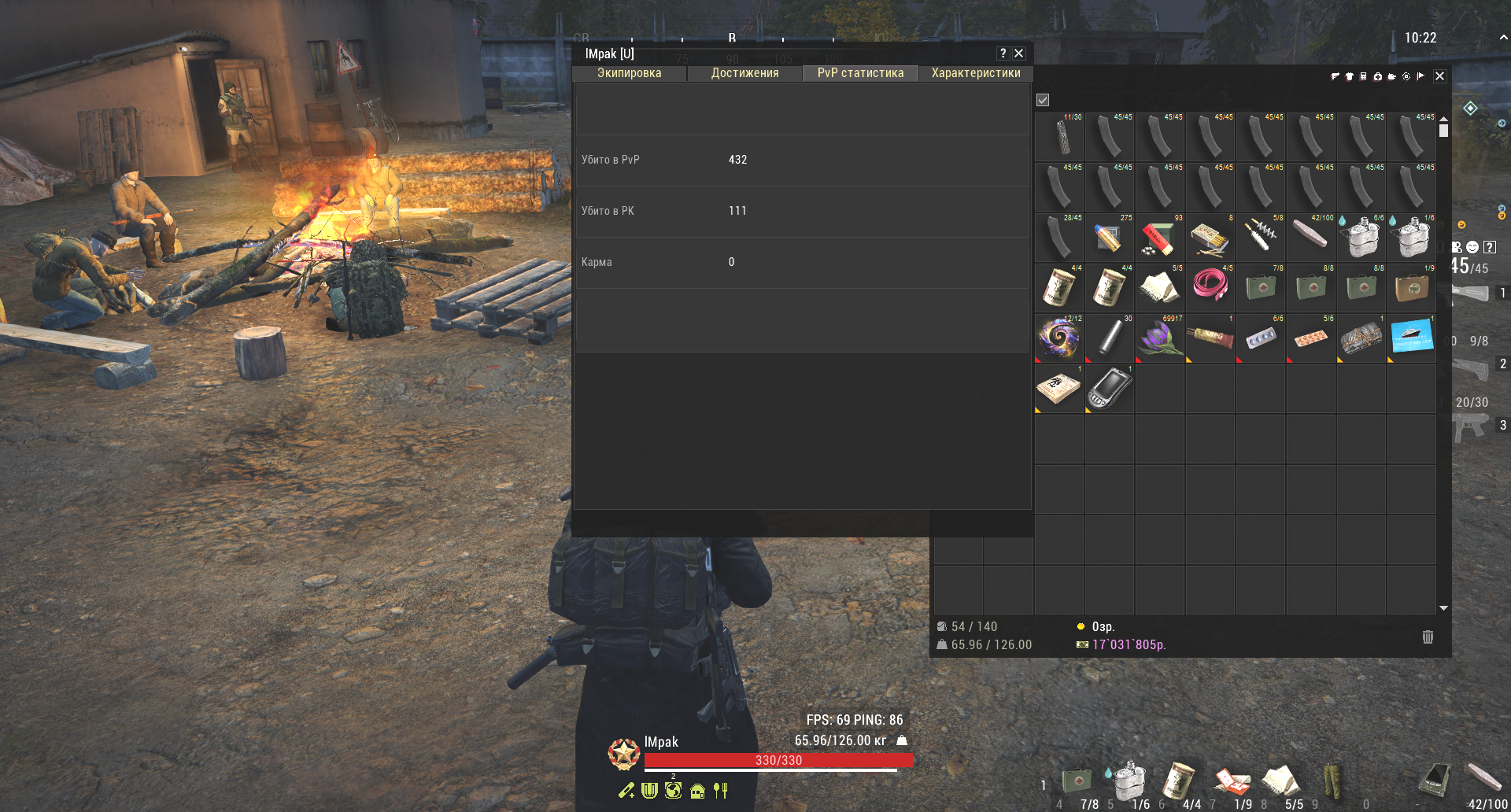The width and height of the screenshot is (1511, 812).
Task: Choose the pink tourniquet strap item
Action: [1210, 288]
